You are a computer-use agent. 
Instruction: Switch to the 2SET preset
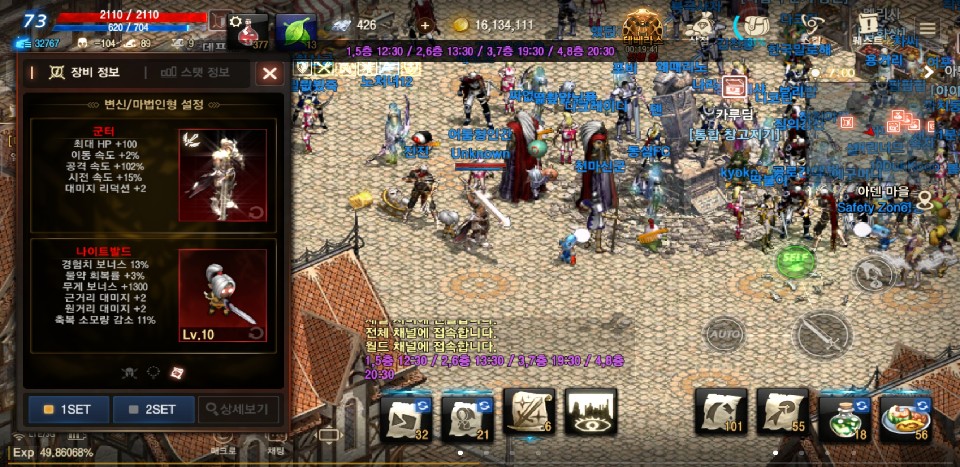[153, 409]
